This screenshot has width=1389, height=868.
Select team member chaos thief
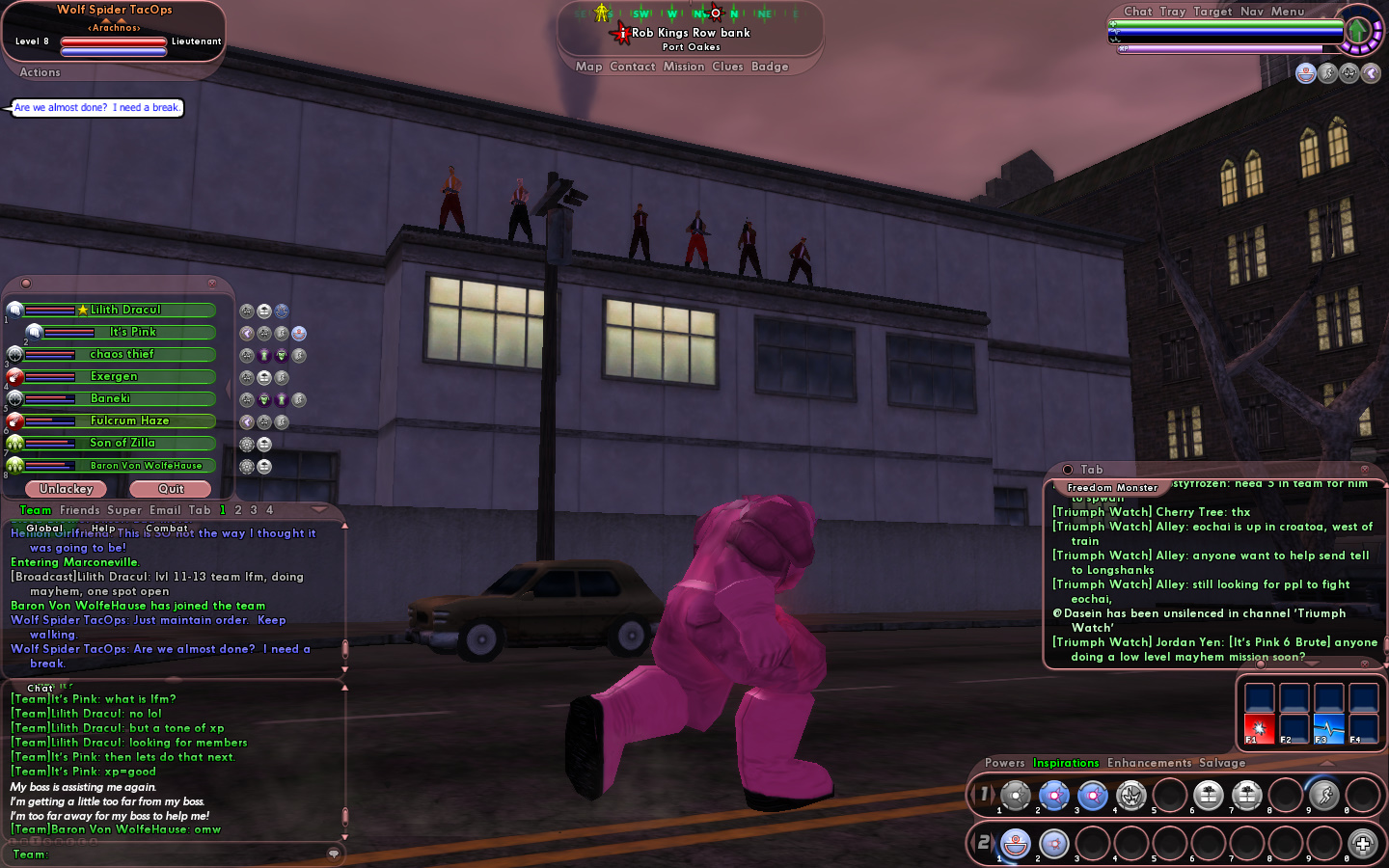[x=122, y=354]
